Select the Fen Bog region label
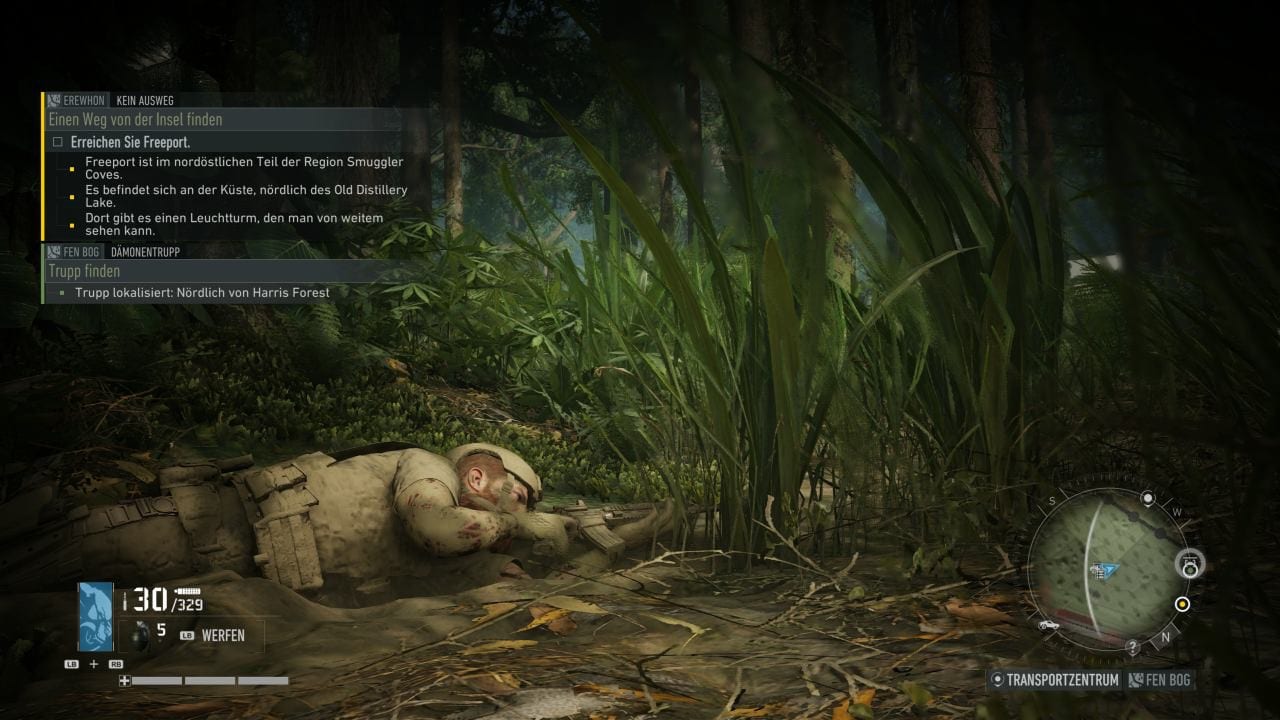1280x720 pixels. (1160, 680)
